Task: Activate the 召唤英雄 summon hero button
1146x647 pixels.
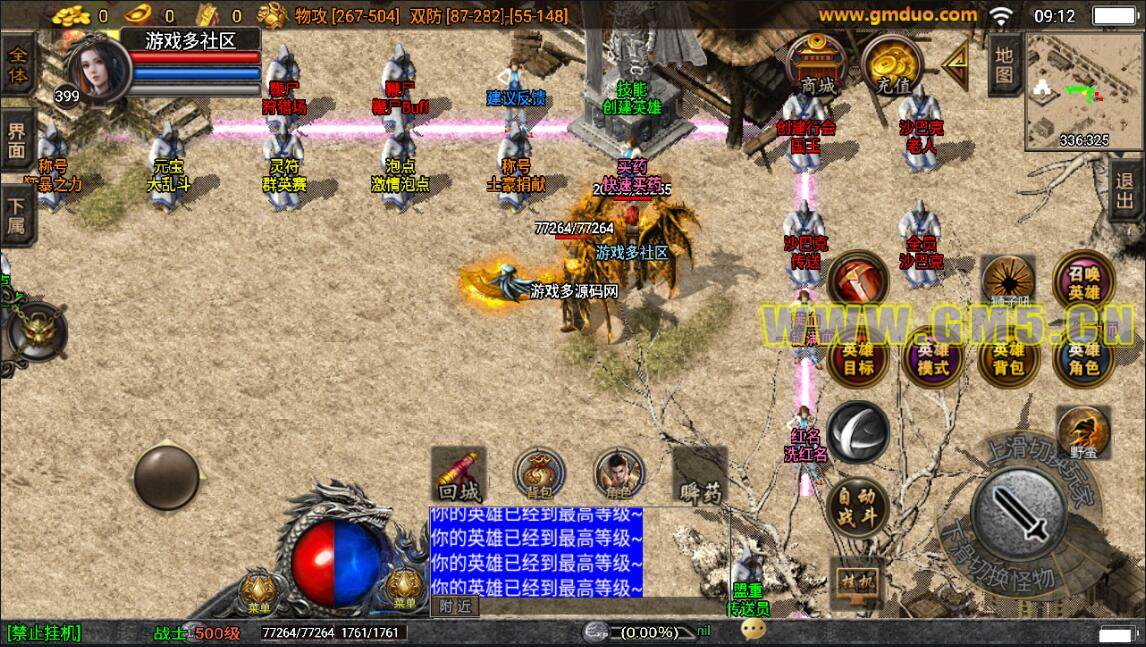Action: pyautogui.click(x=1083, y=283)
